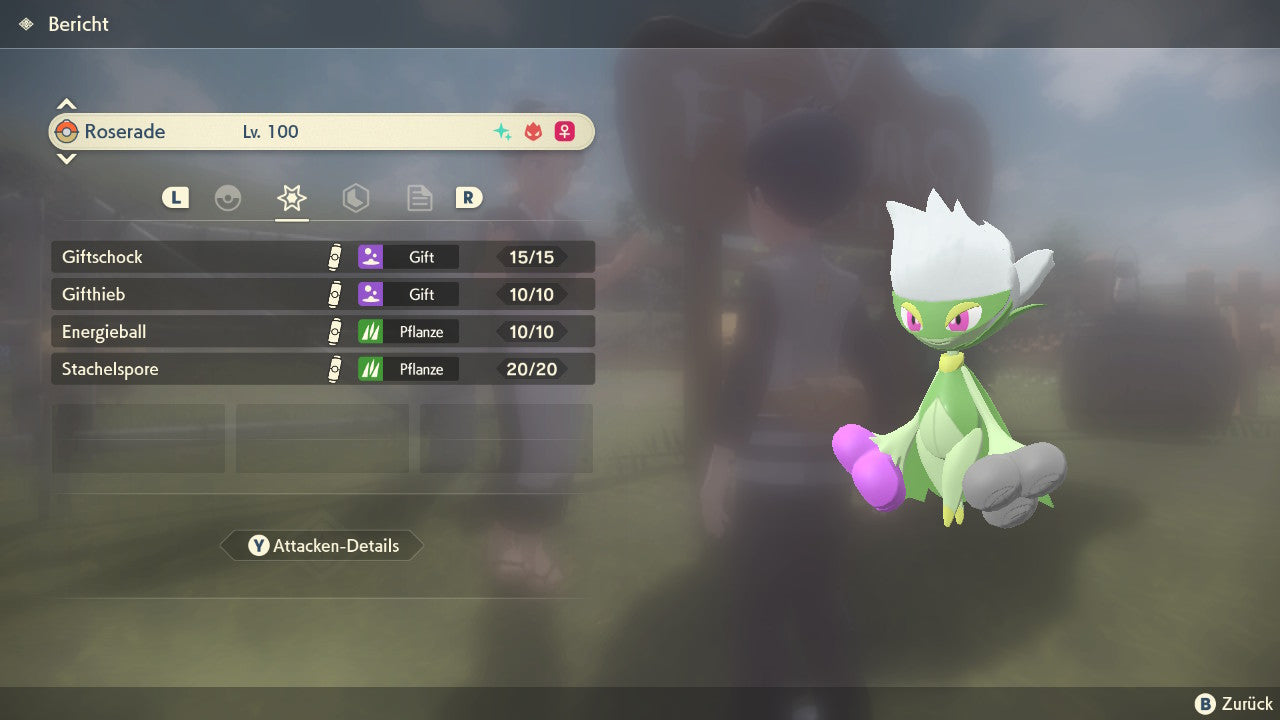Choose the Gifthieb move row

coord(322,294)
